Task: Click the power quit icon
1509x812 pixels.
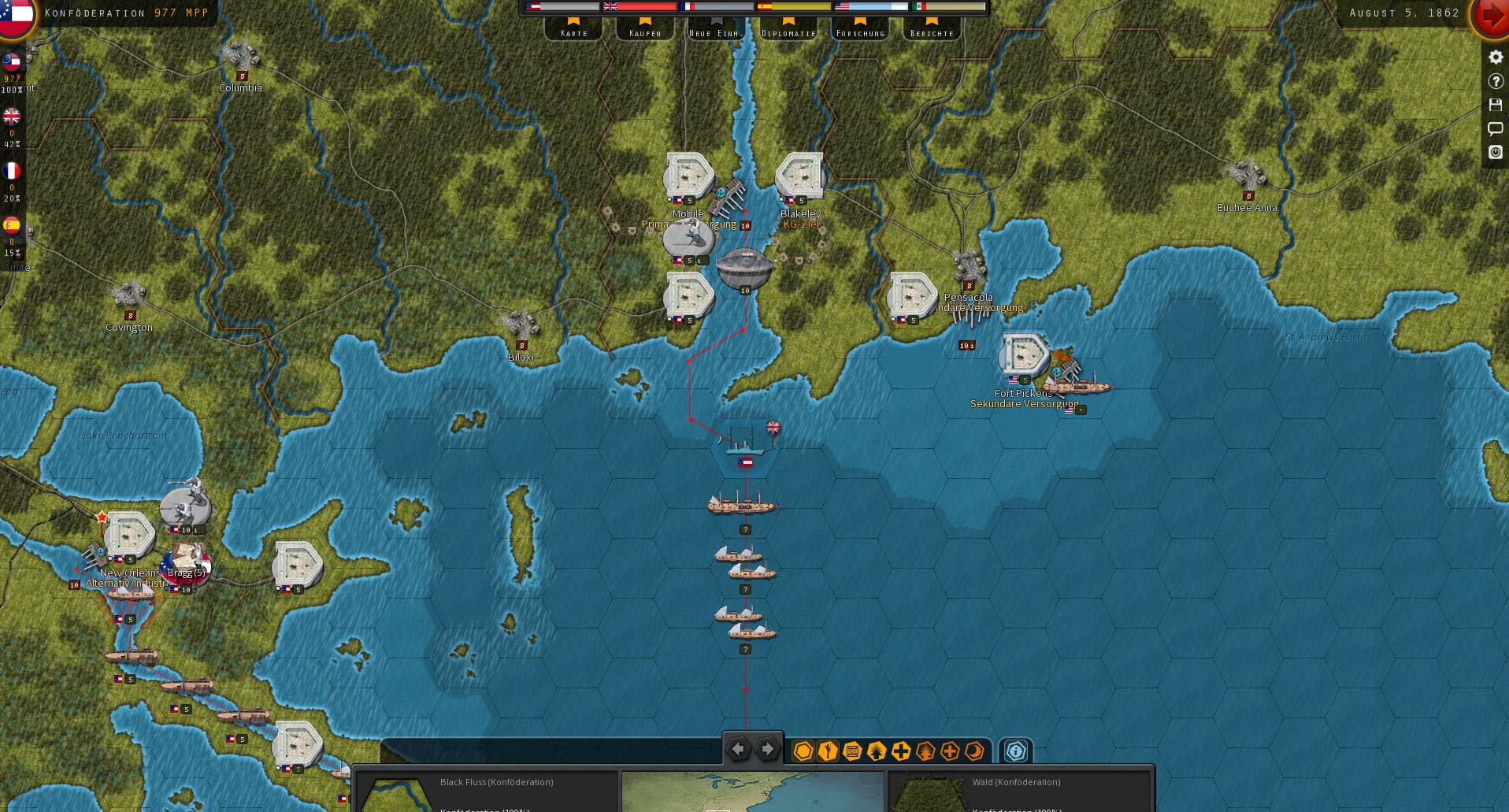Action: coord(1496,152)
